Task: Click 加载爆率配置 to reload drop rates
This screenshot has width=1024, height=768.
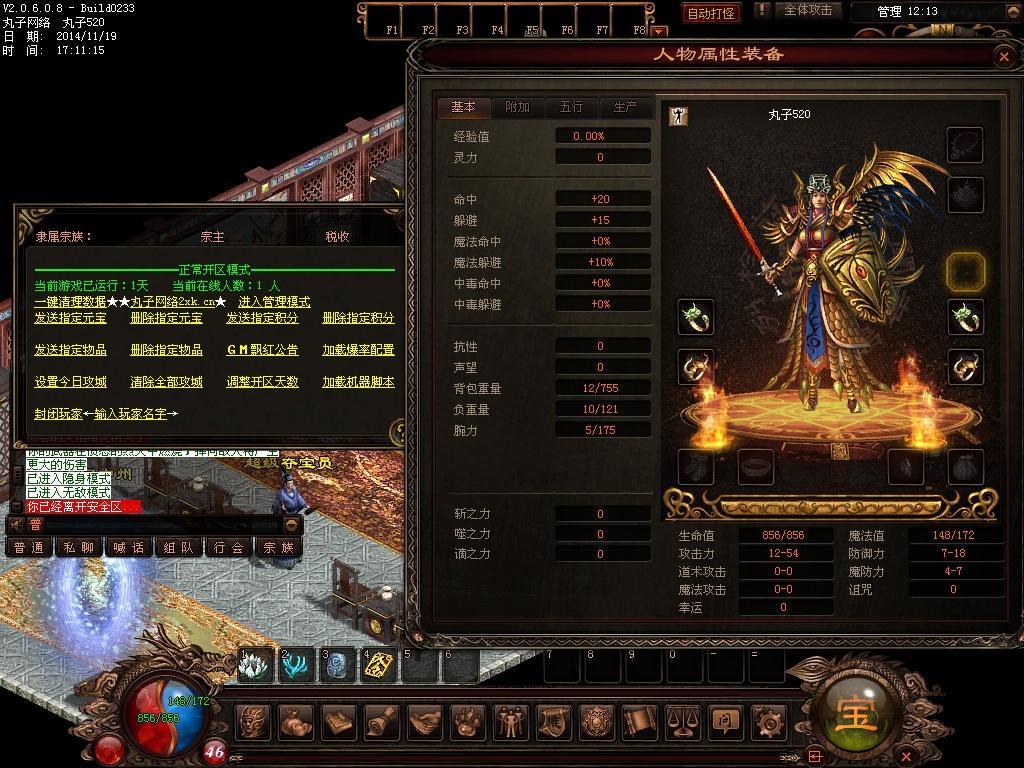Action: coord(358,350)
